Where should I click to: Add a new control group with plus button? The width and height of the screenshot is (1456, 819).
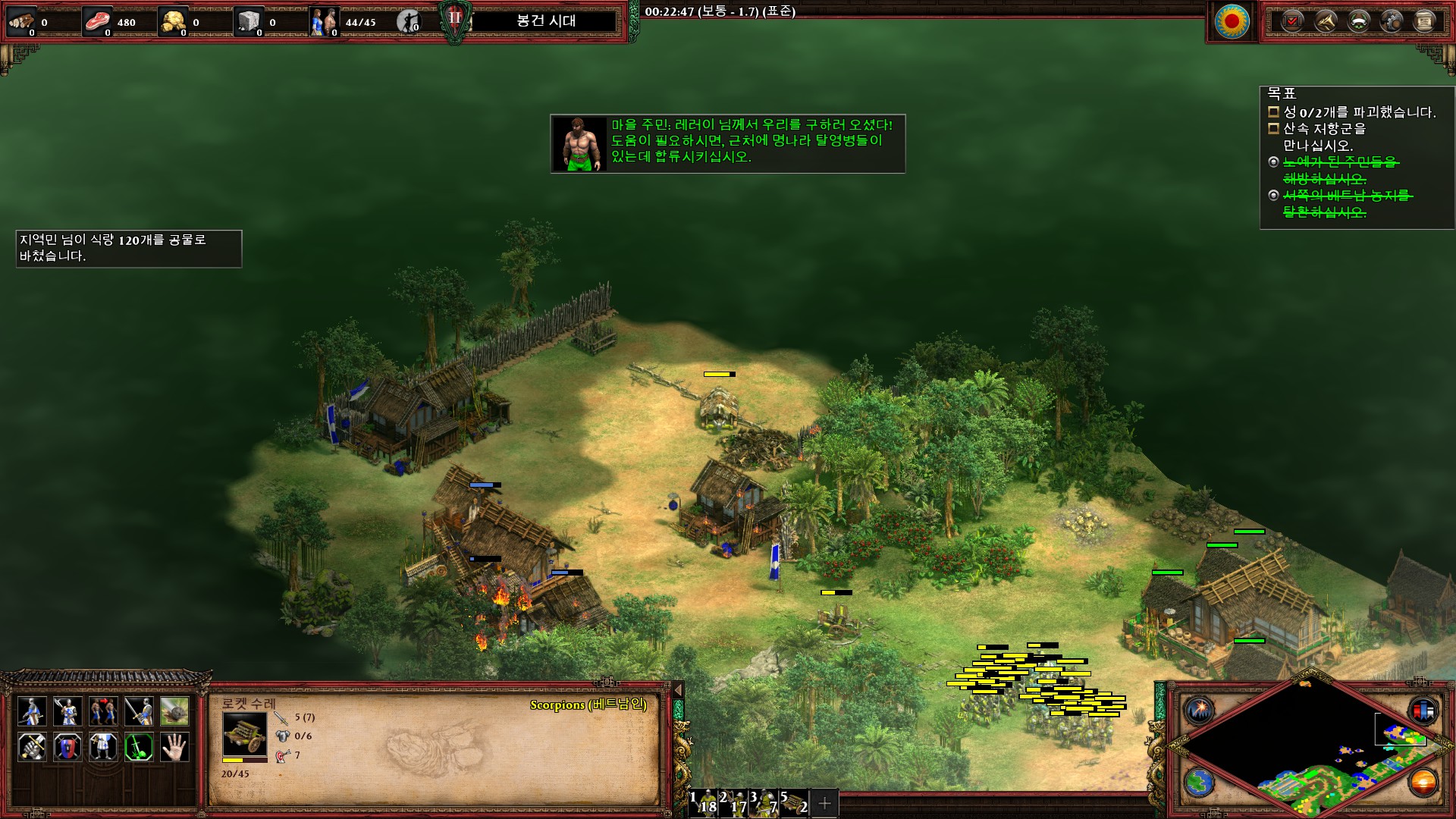point(825,803)
